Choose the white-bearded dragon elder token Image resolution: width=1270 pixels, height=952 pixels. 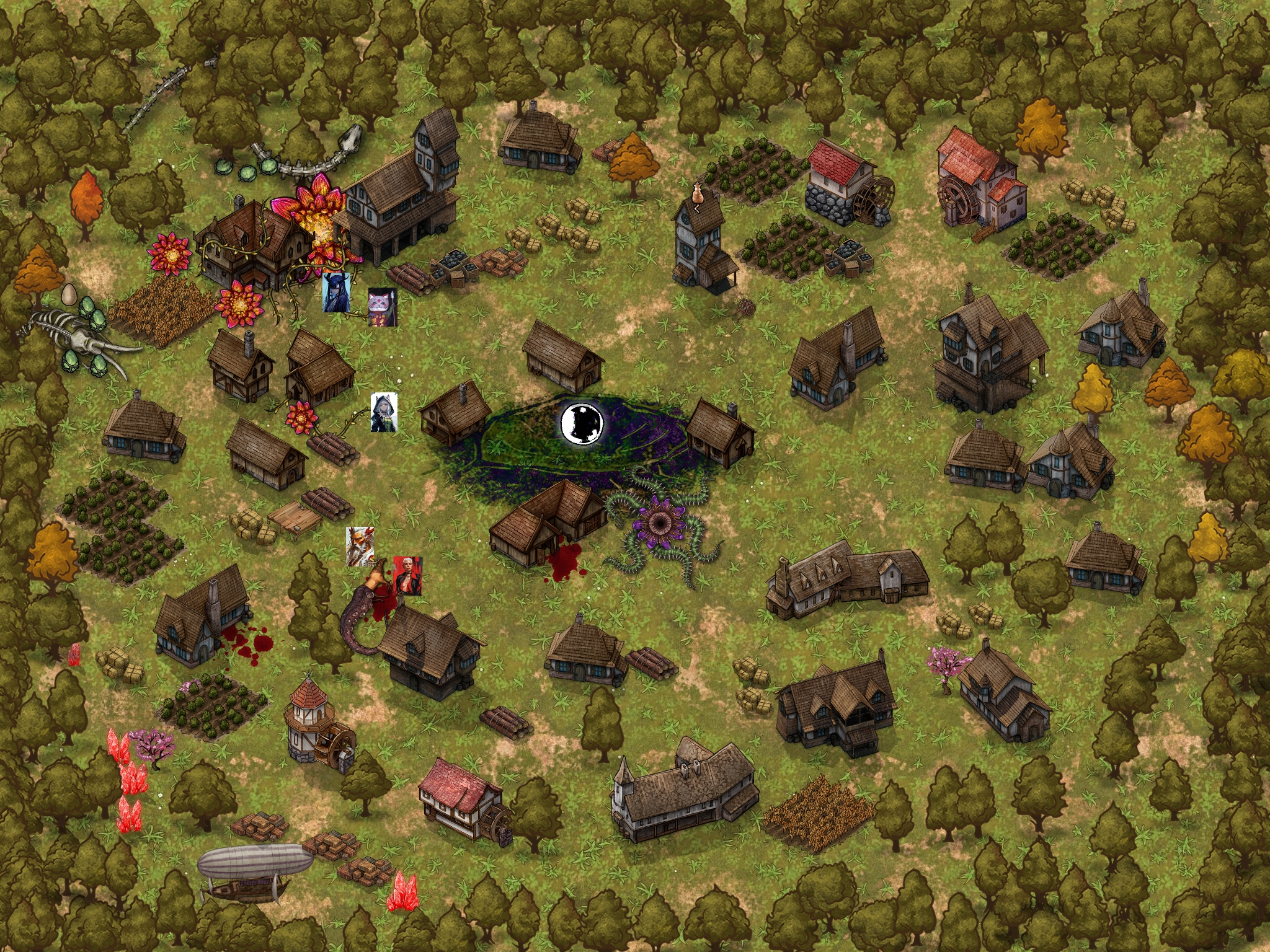click(x=360, y=546)
